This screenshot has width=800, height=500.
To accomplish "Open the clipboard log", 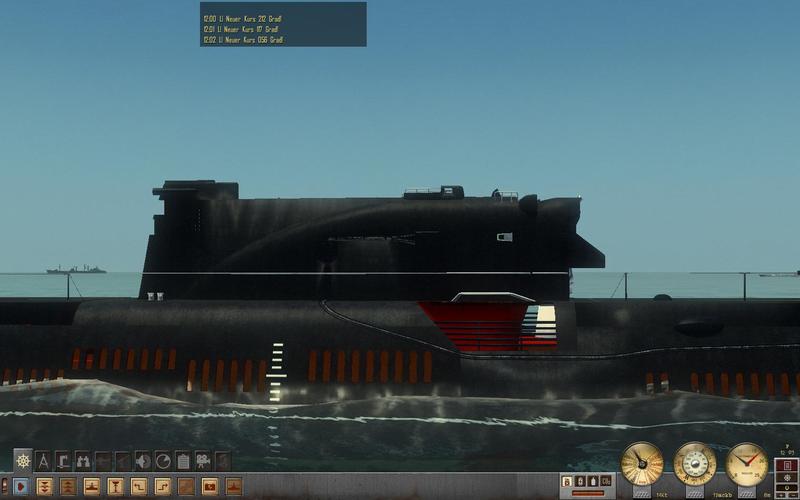I will coord(183,461).
